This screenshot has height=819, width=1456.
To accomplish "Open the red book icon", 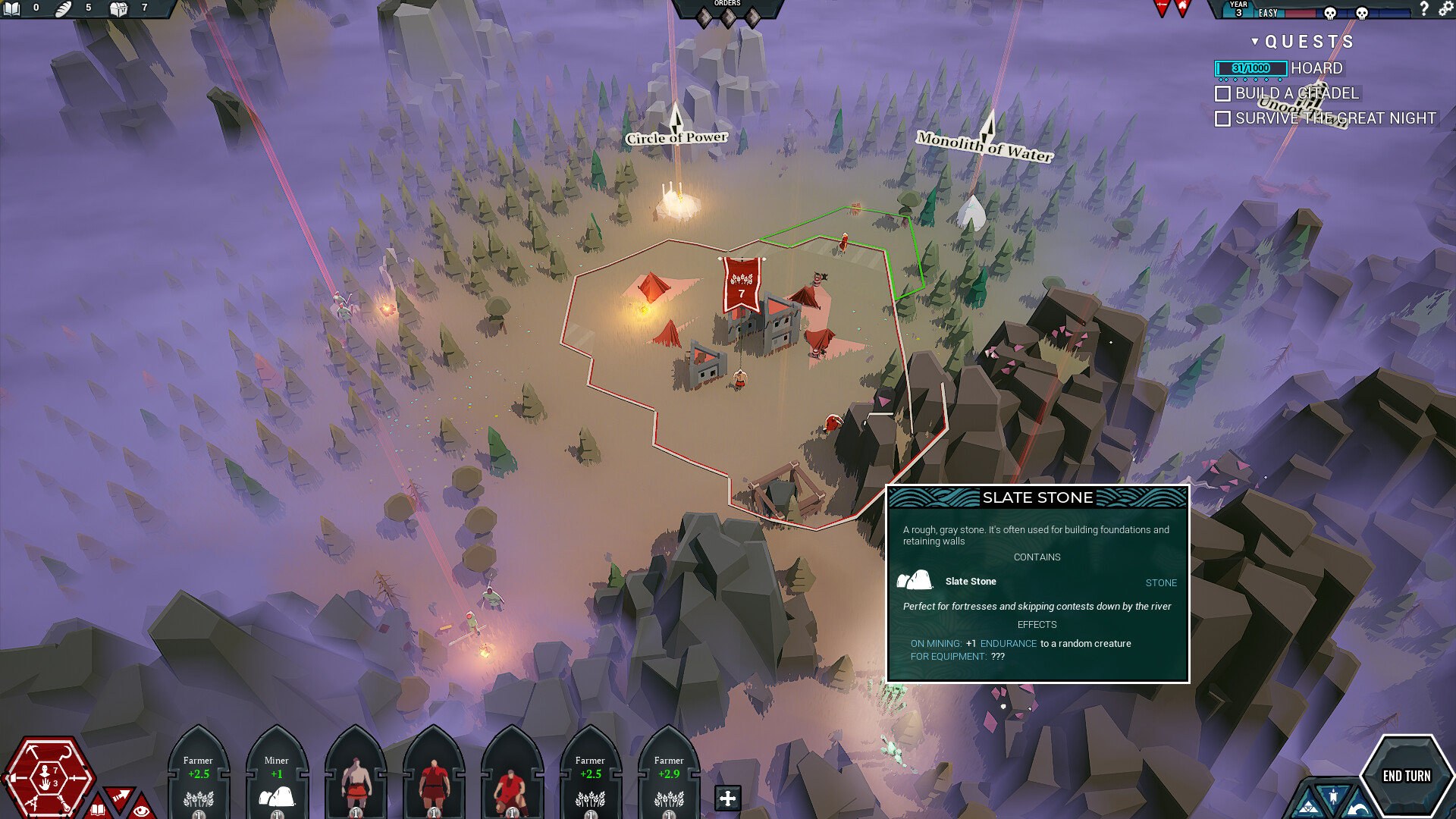I will [98, 808].
